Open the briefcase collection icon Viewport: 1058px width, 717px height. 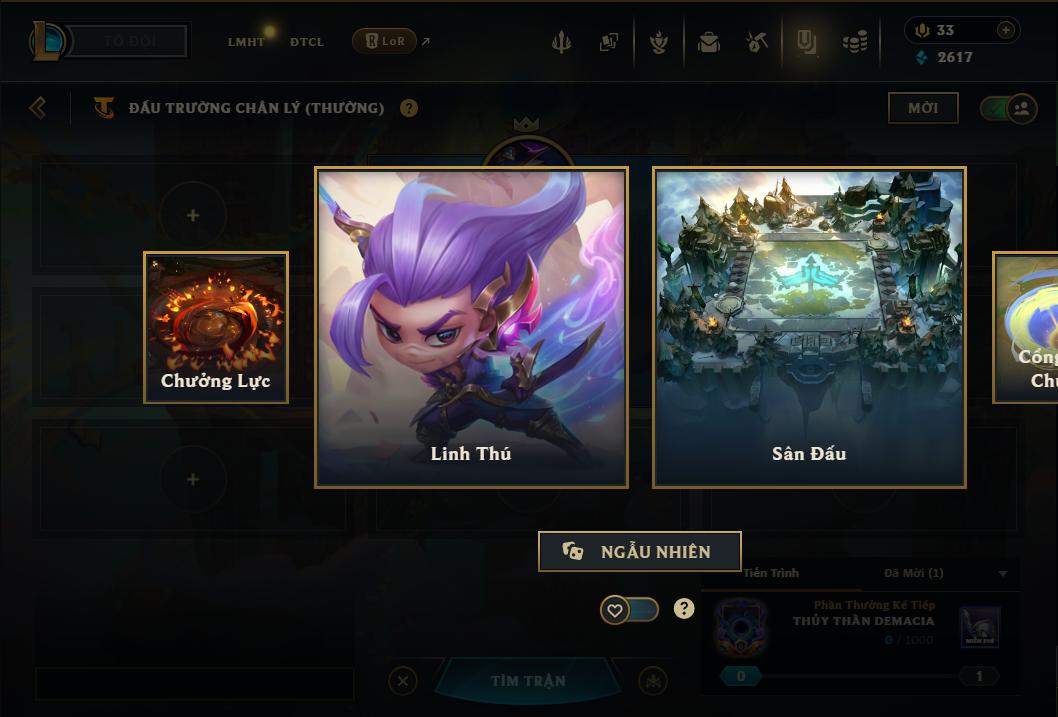(709, 42)
